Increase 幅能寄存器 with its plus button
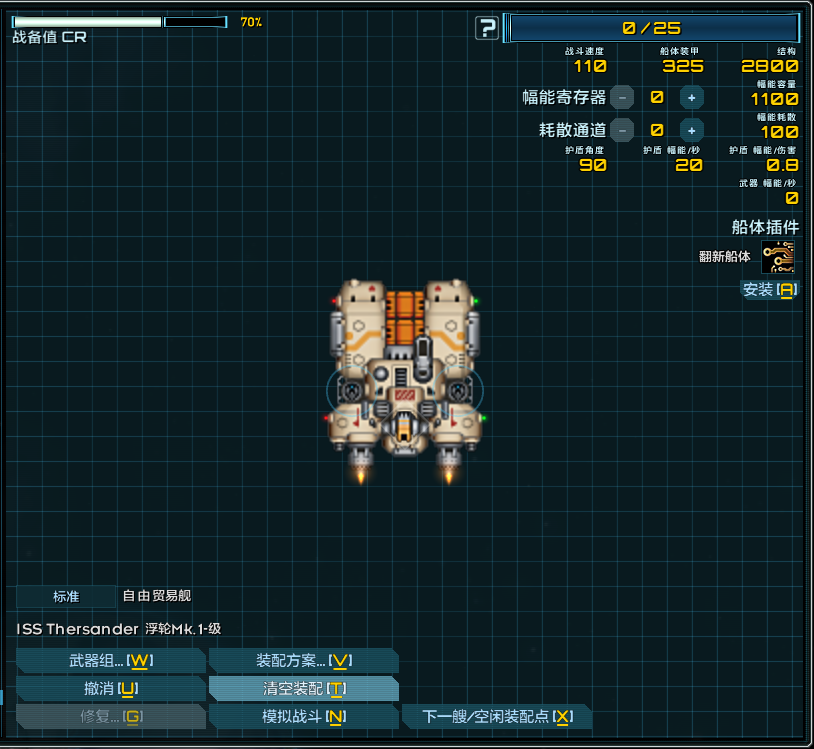 [x=691, y=97]
